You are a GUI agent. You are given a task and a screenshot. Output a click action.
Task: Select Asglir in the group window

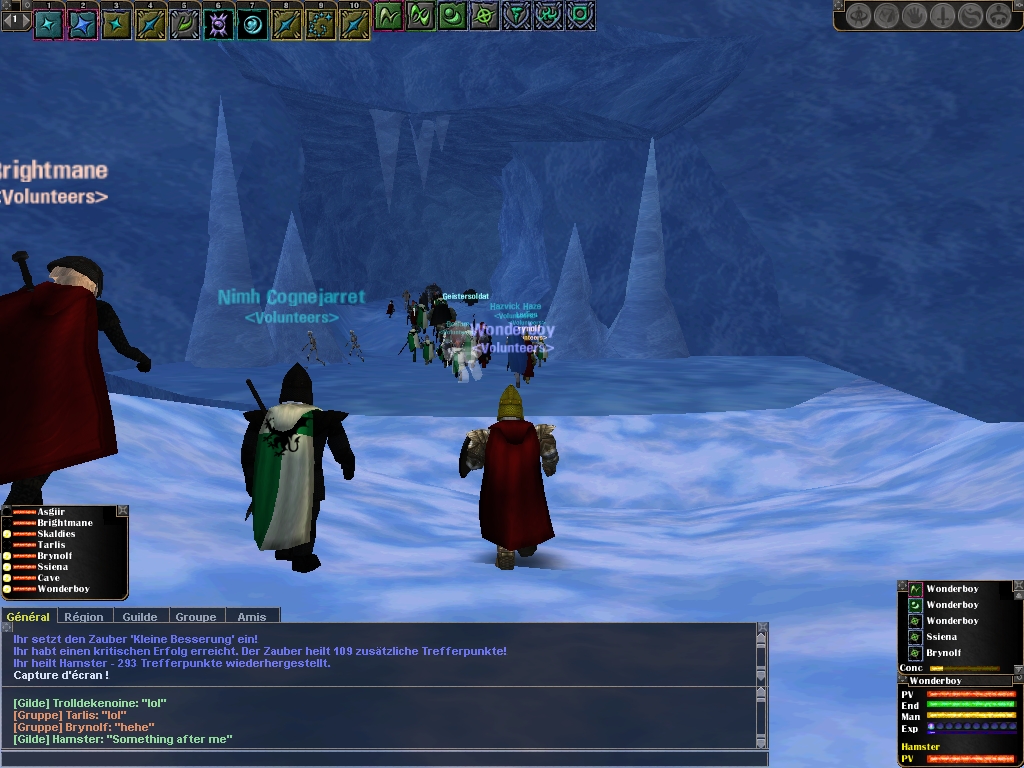(51, 512)
